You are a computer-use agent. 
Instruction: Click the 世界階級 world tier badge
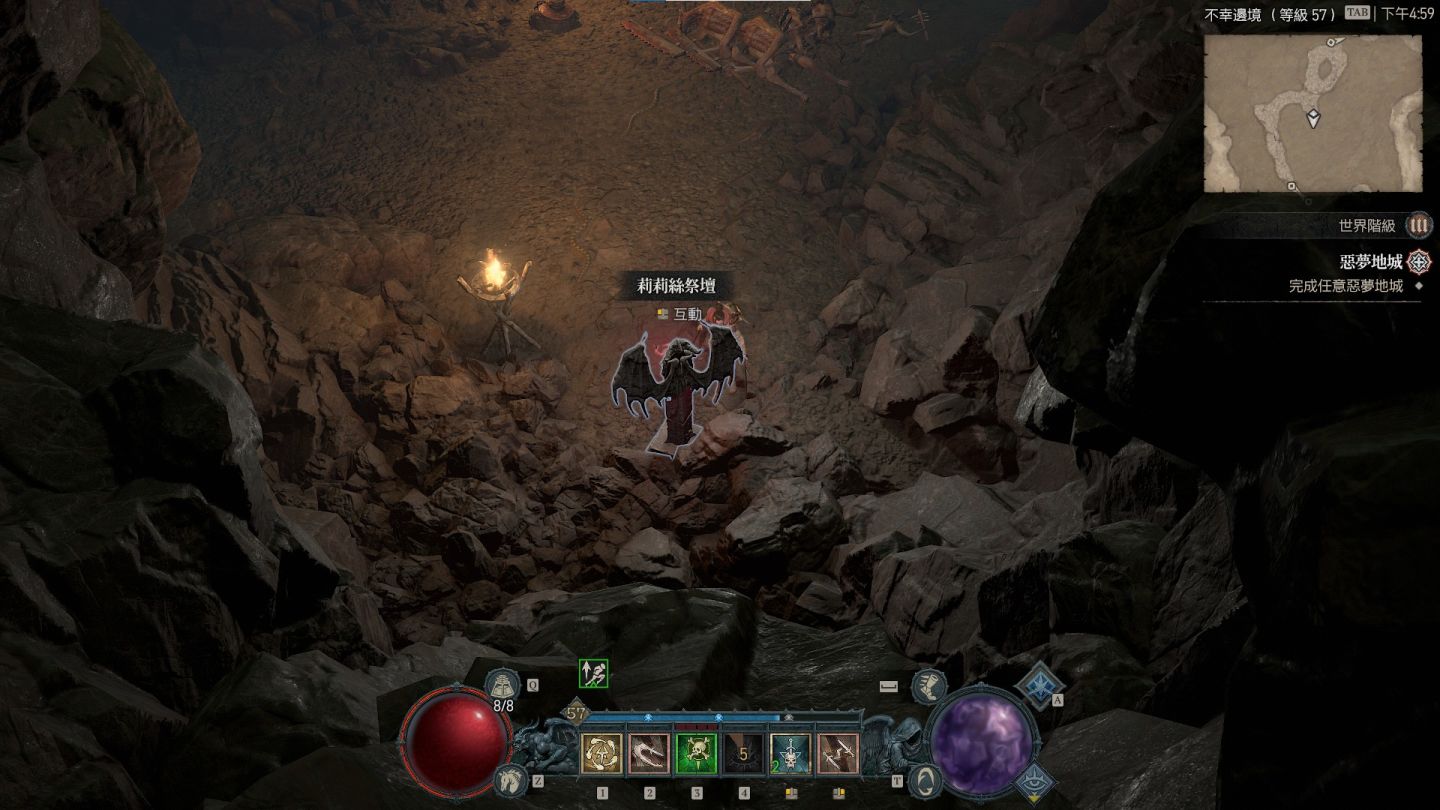tap(1418, 226)
